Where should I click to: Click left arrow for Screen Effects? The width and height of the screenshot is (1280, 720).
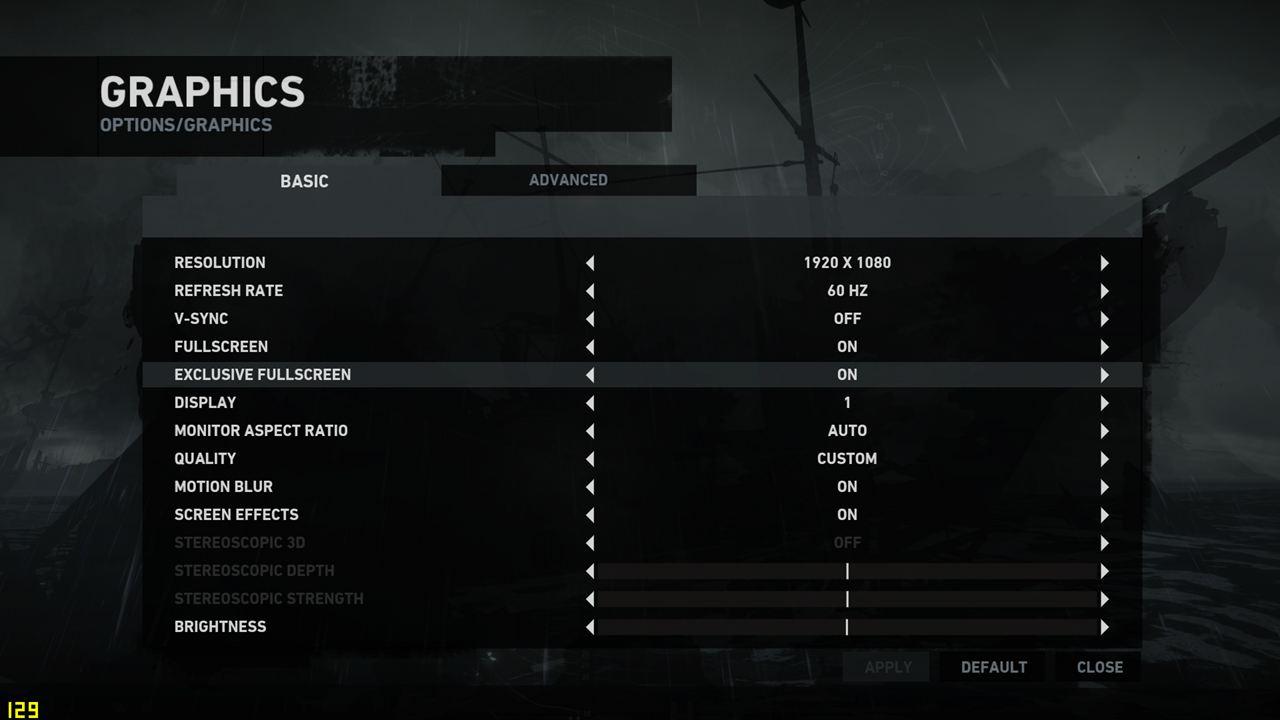(x=590, y=515)
